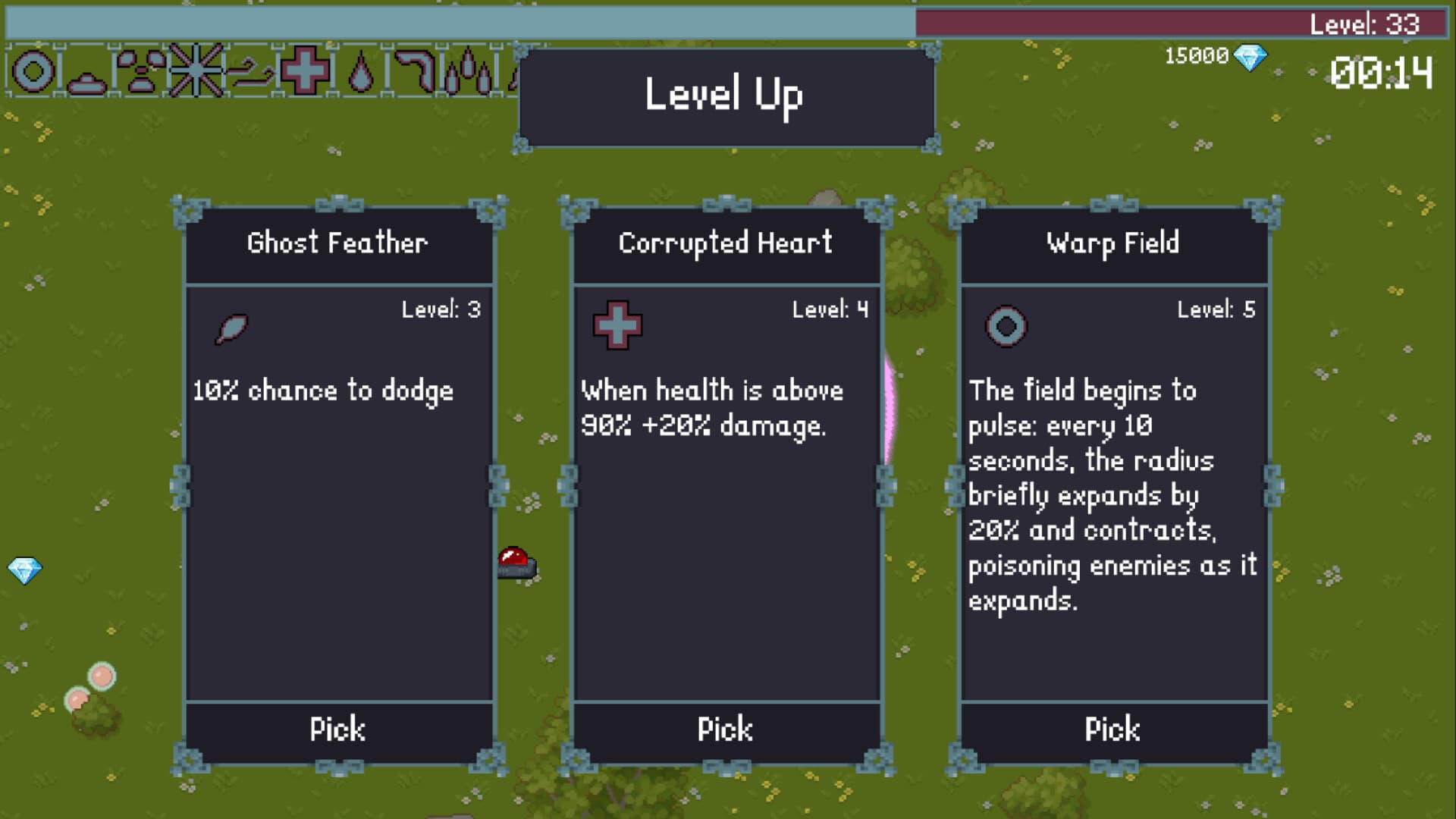Click the Level Up title banner
Viewport: 1456px width, 819px height.
726,95
